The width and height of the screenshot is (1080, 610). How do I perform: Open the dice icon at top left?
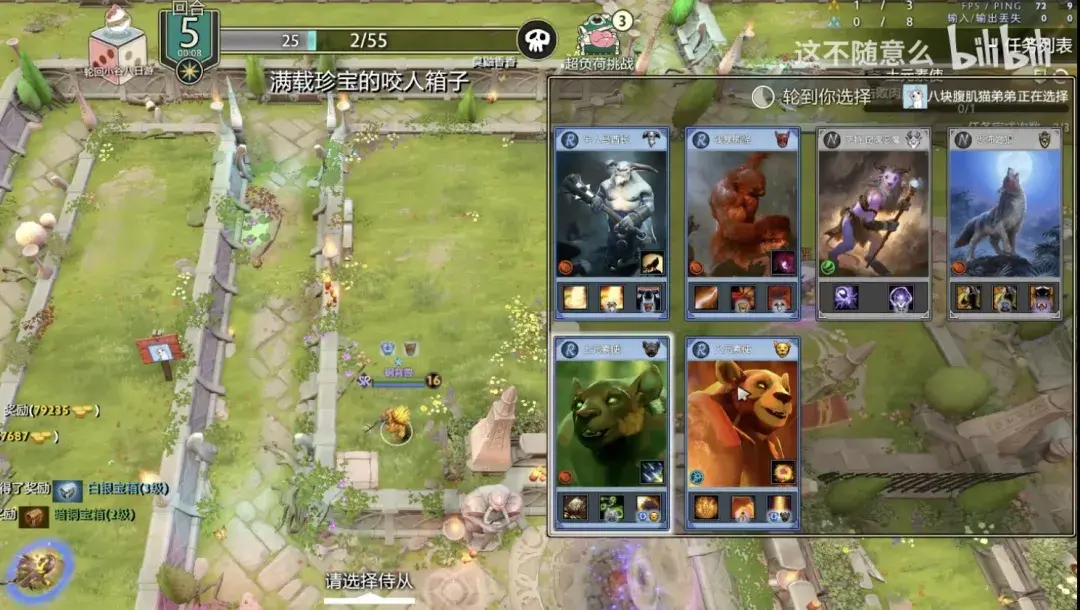(x=117, y=43)
